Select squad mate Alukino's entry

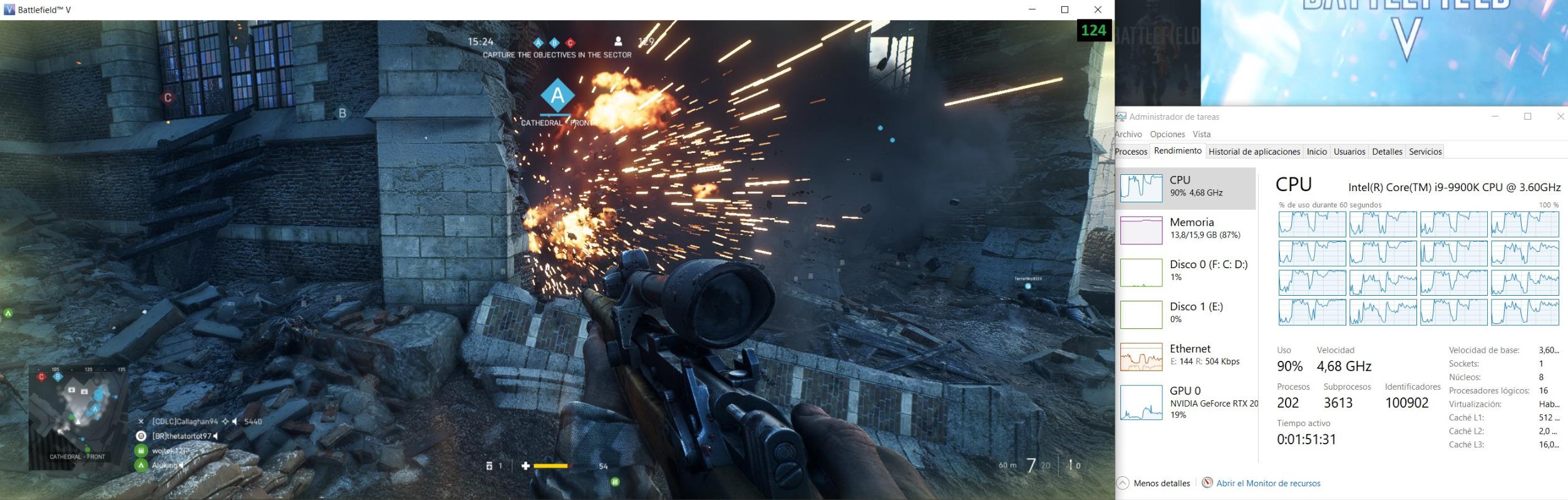coord(165,465)
